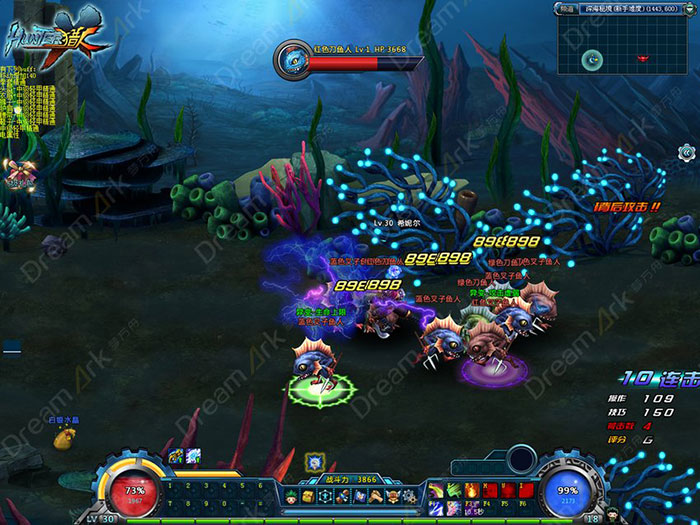Use the 召唤水晶 summon crystal bag
Viewport: 700px width, 525px height.
(x=64, y=436)
